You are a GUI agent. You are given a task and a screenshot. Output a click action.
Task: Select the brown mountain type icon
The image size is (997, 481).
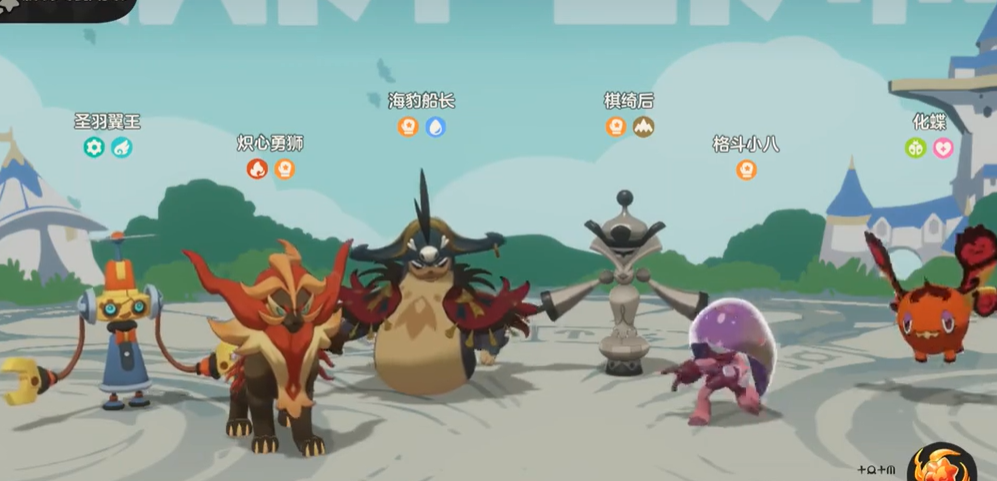643,127
